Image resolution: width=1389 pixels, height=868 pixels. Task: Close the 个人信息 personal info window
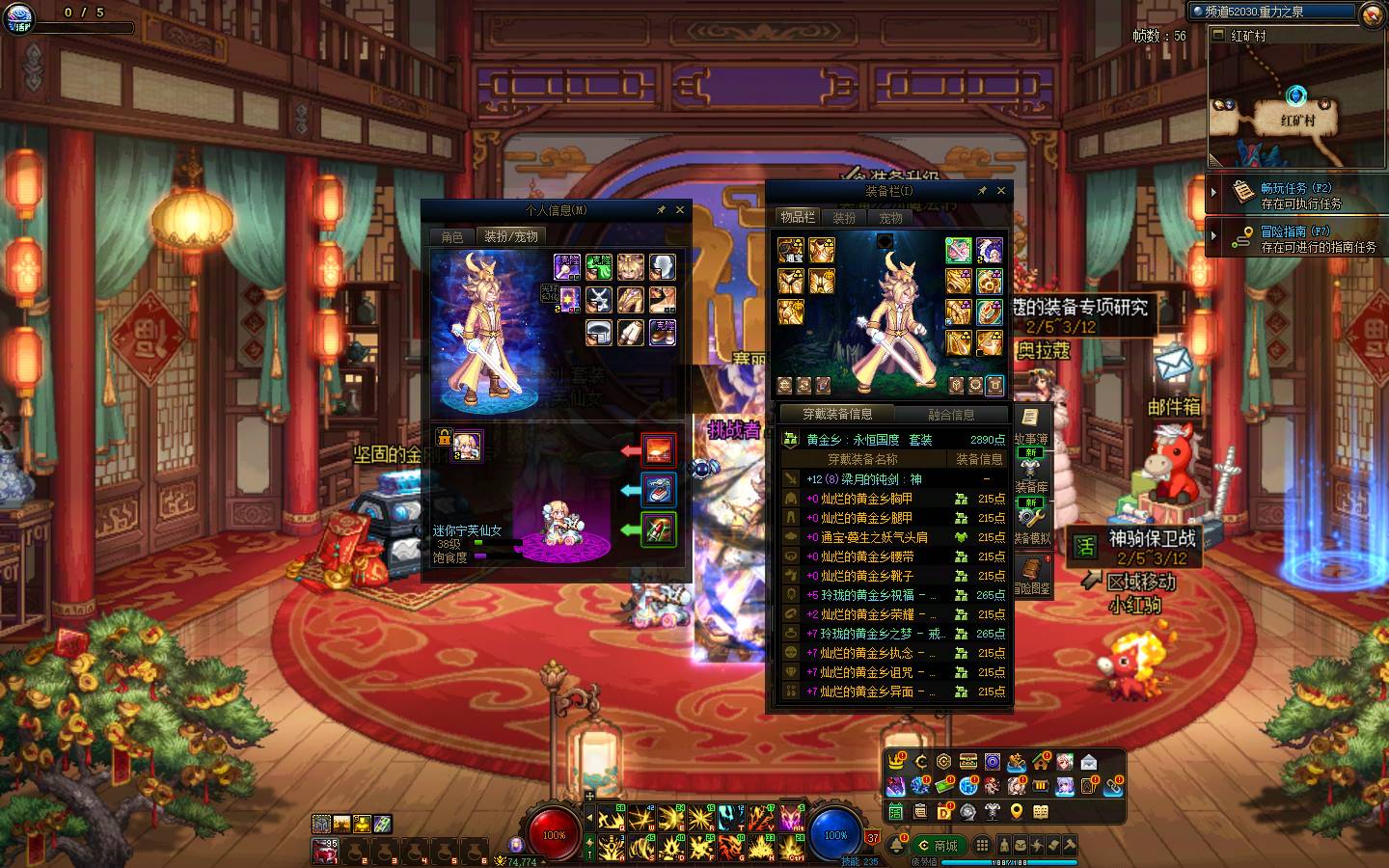click(680, 210)
